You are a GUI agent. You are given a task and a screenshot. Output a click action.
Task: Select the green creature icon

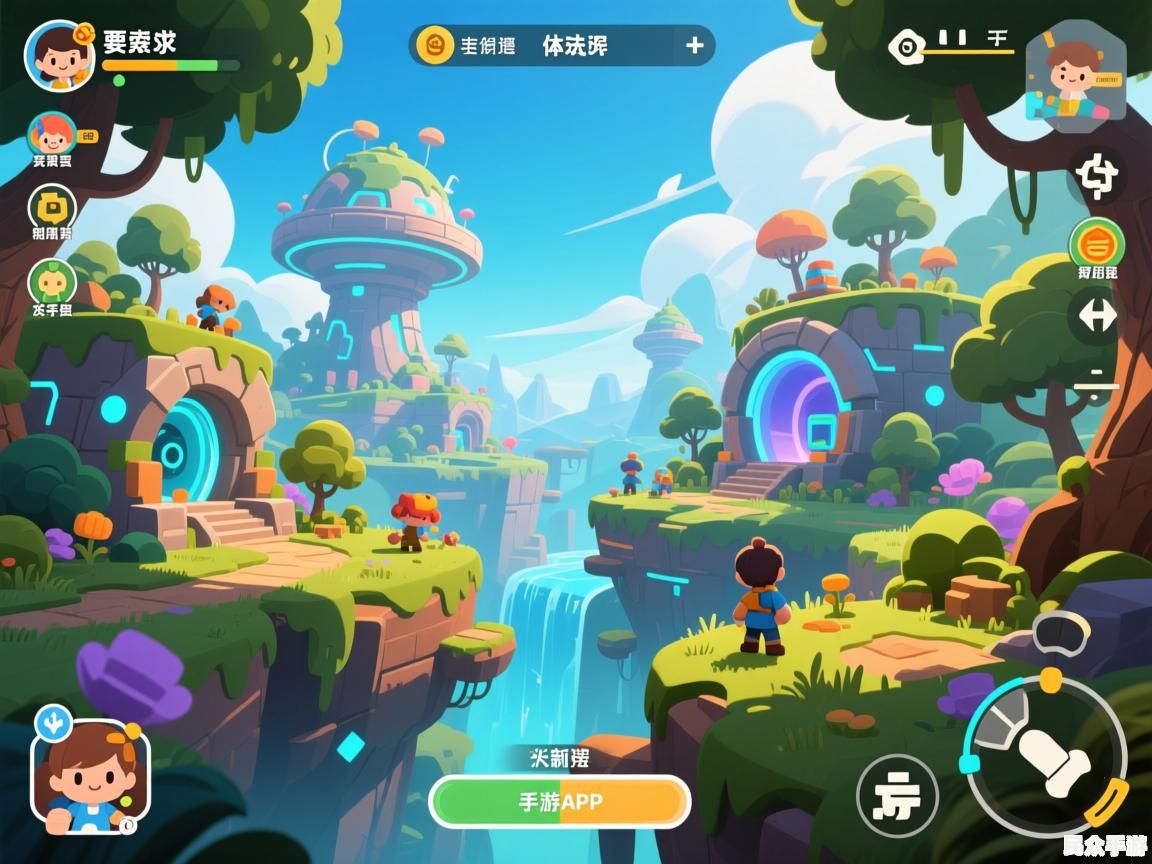point(52,281)
